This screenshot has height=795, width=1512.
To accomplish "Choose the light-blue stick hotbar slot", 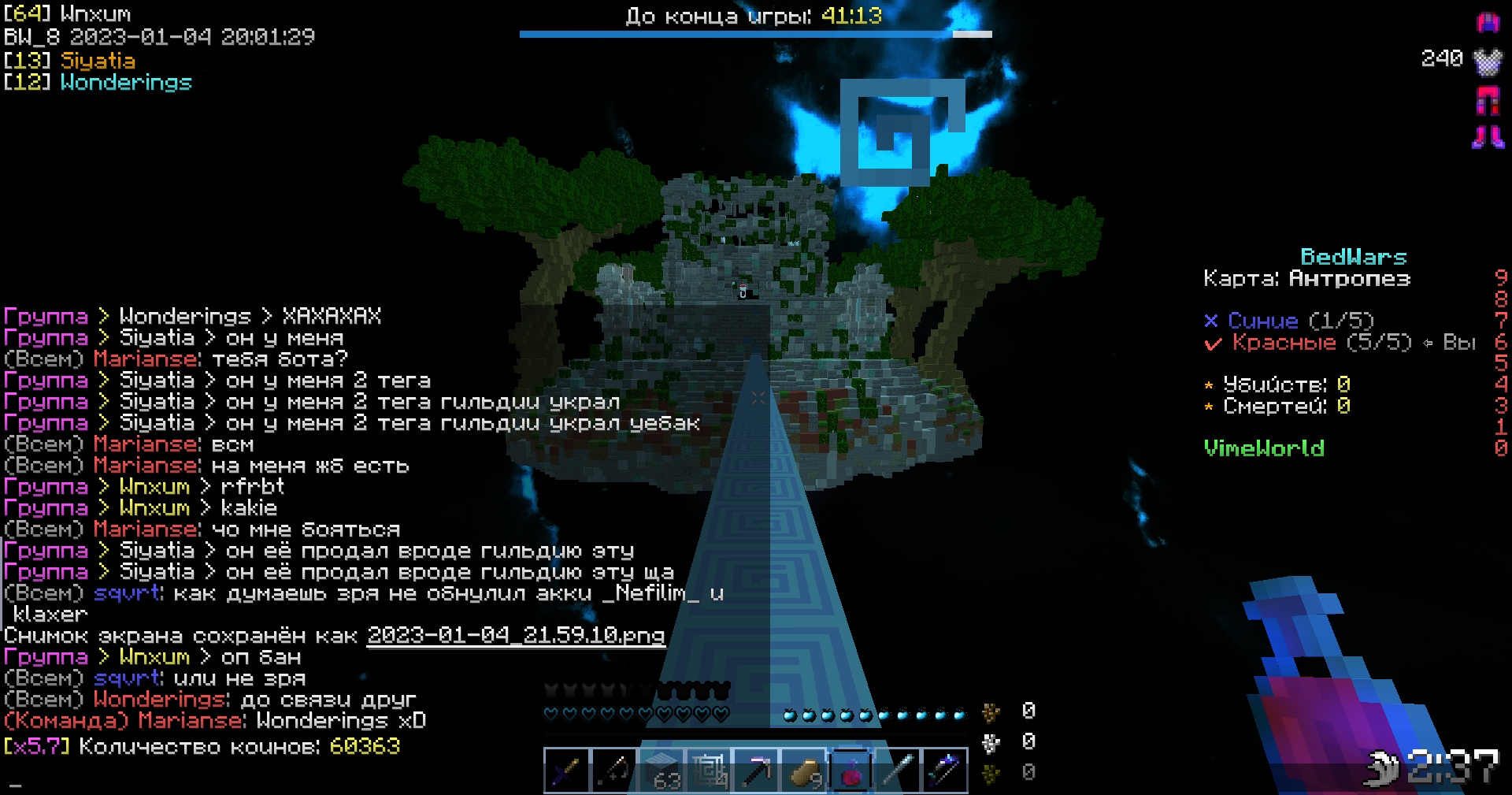I will 898,770.
